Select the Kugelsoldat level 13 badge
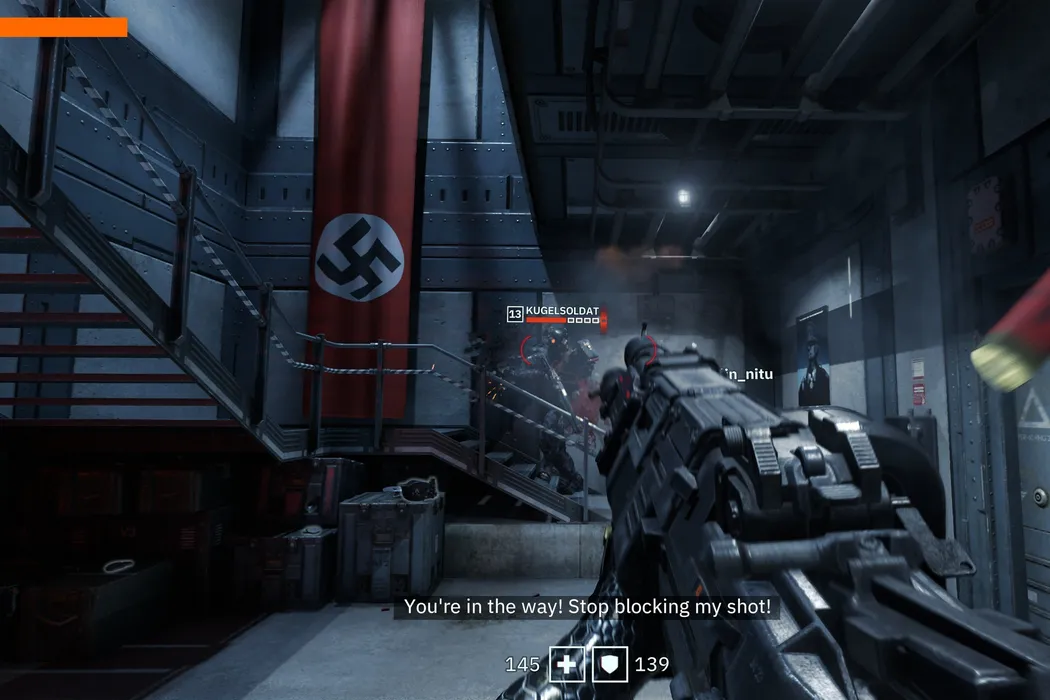The width and height of the screenshot is (1050, 700). pos(515,313)
